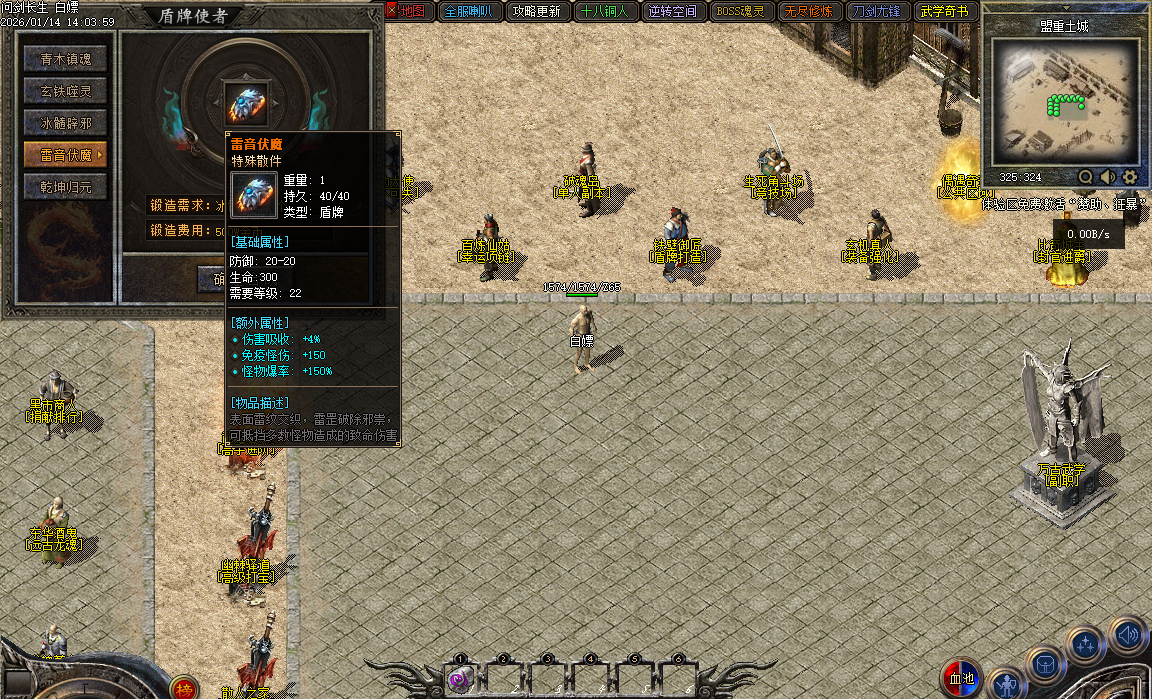1152x699 pixels.
Task: Choose the 玄铁噬灵 shield option
Action: pos(66,91)
